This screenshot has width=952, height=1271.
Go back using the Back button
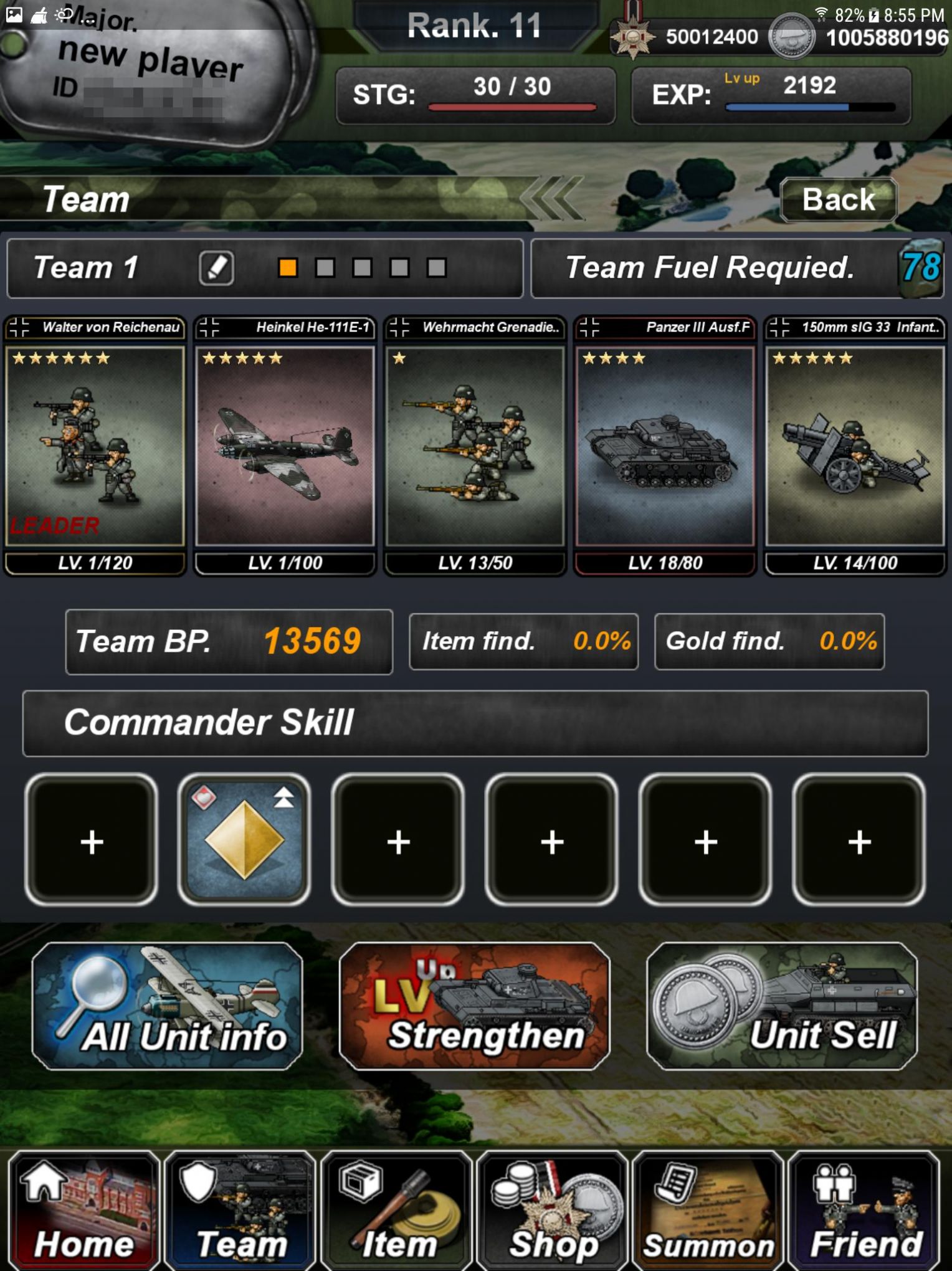[x=838, y=199]
